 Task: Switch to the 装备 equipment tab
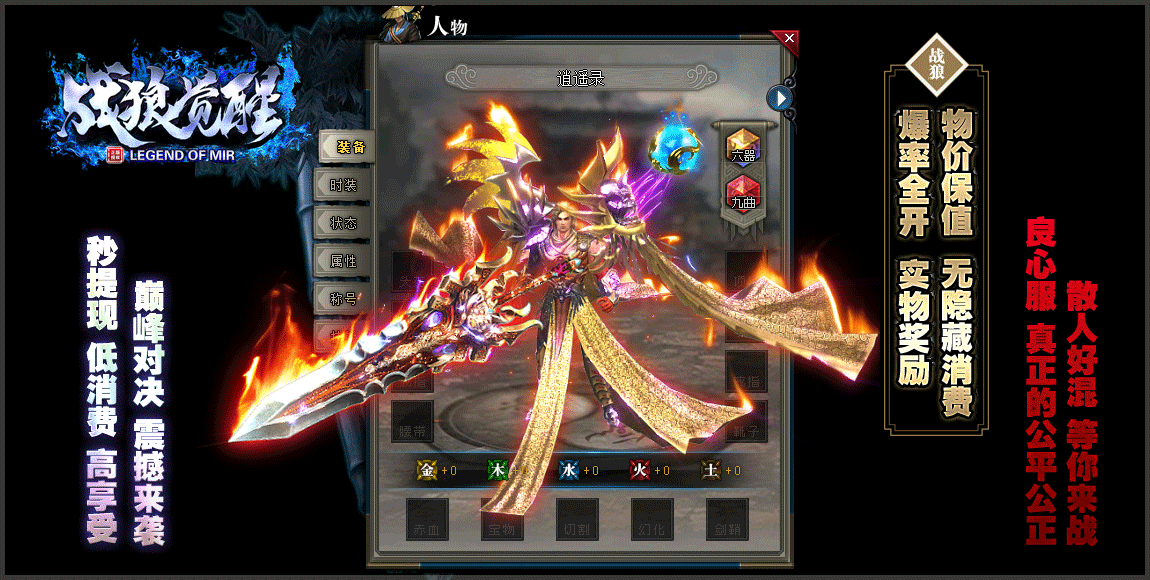348,147
